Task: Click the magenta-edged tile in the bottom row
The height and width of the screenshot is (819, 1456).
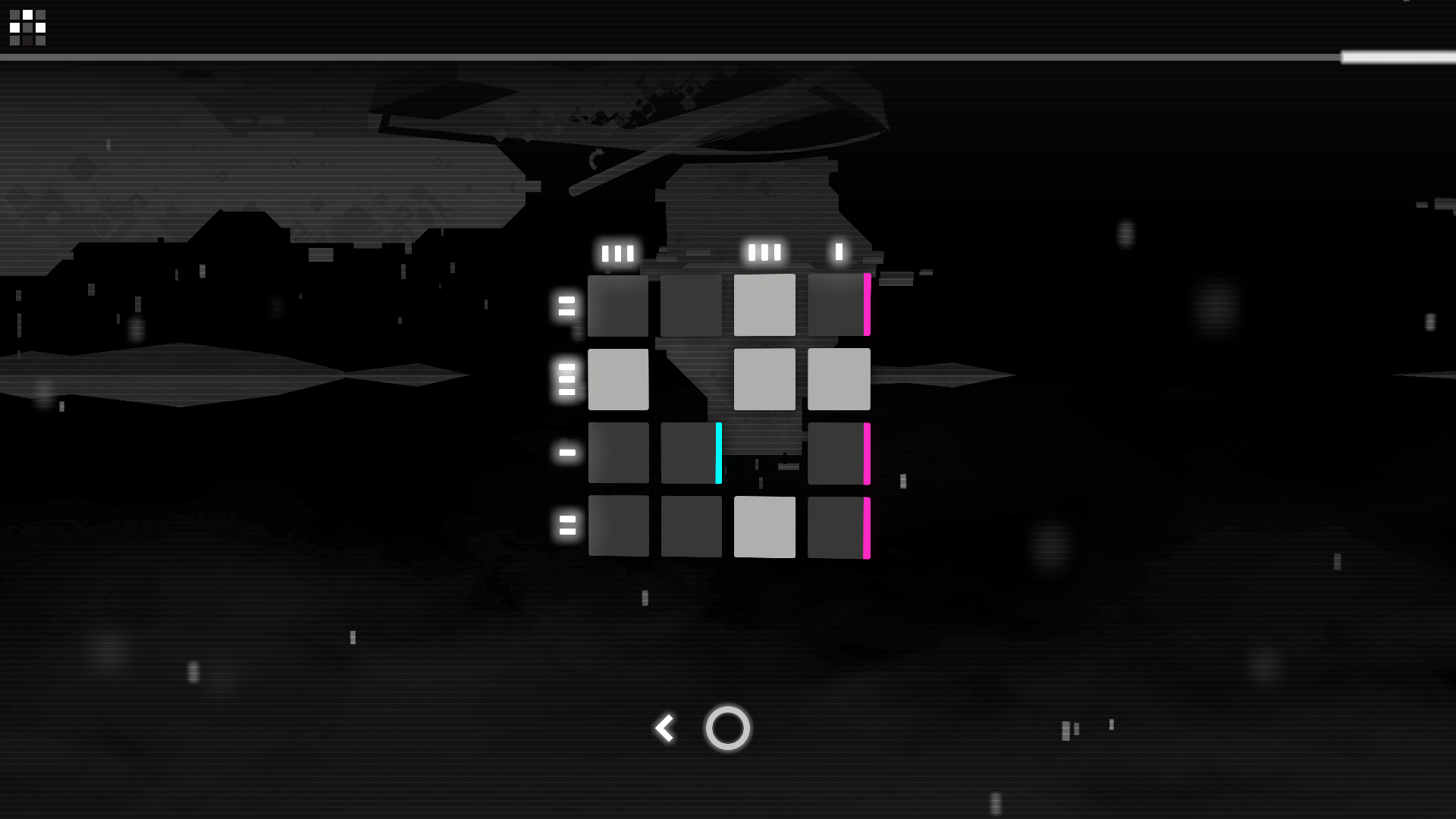Action: tap(838, 526)
